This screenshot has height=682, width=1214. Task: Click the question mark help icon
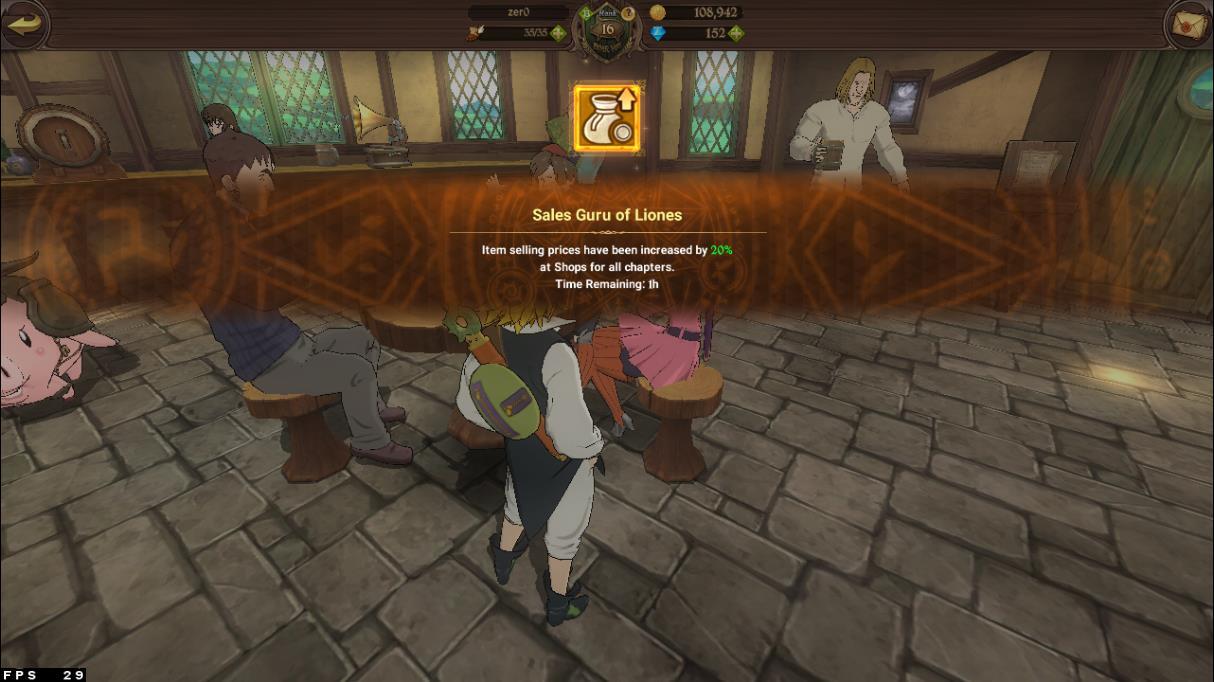629,13
